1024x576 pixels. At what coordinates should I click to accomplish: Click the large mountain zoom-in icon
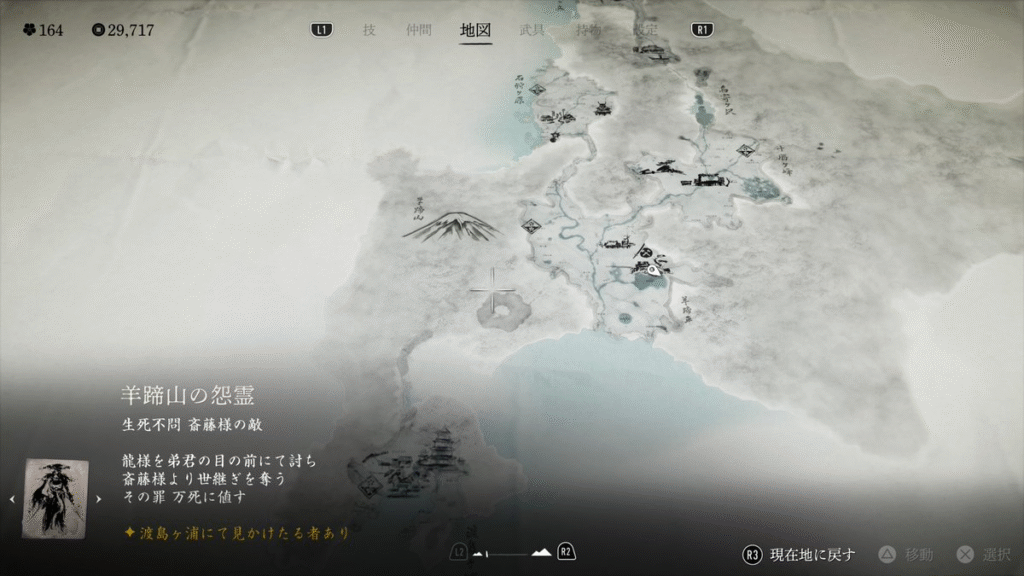tap(541, 552)
